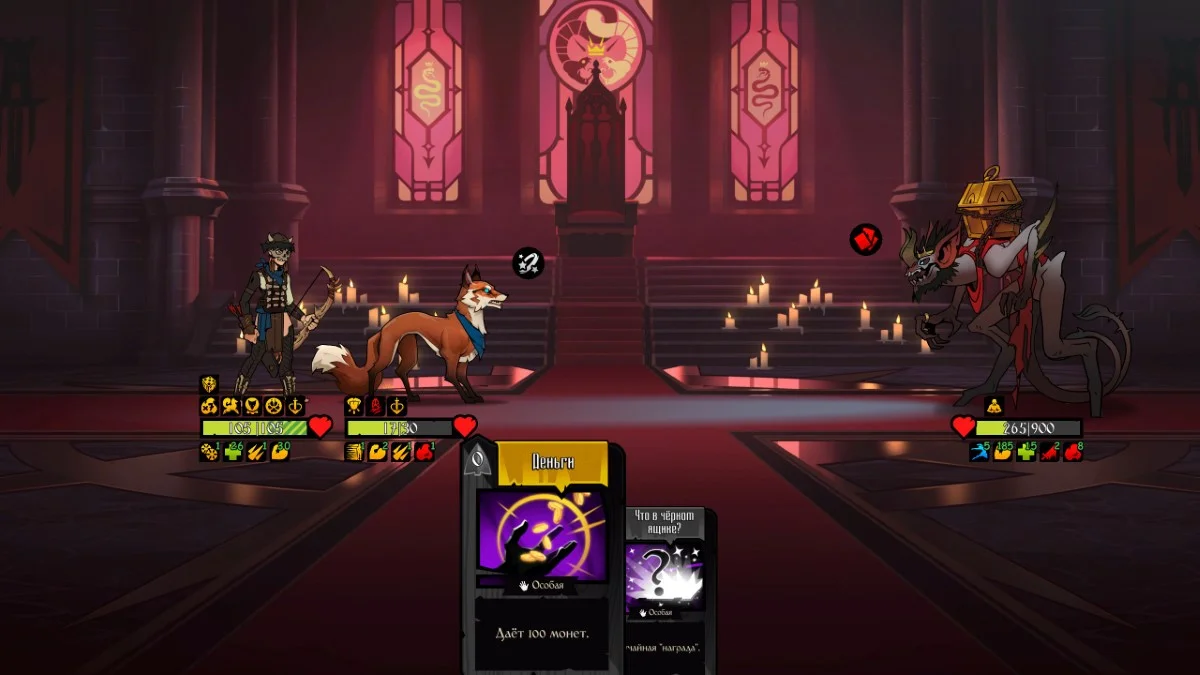Inspect the fox's orange flexing-arm buff showing 2
Screen dimensions: 1200x675
pyautogui.click(x=378, y=452)
